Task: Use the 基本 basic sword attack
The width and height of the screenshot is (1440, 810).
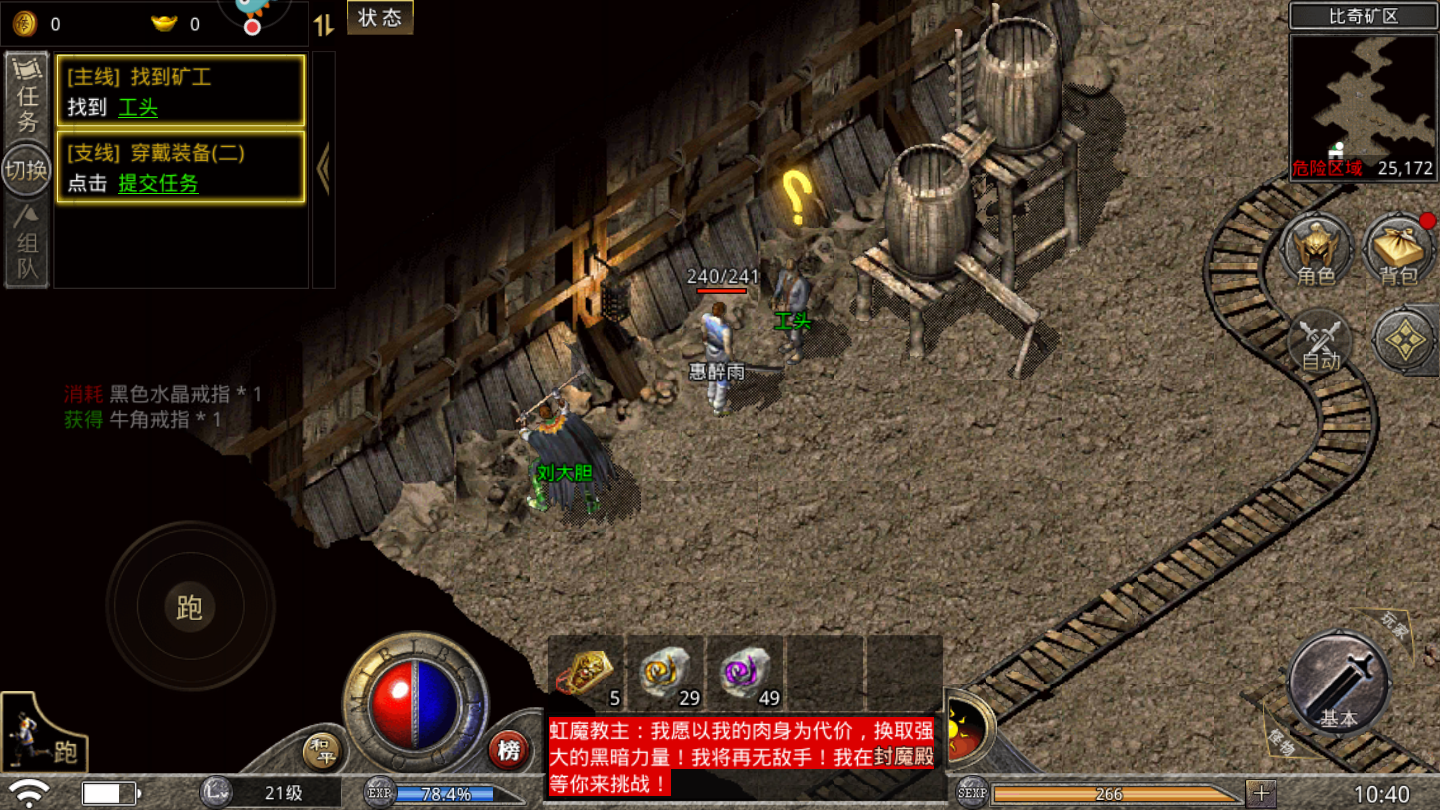Action: (x=1338, y=685)
